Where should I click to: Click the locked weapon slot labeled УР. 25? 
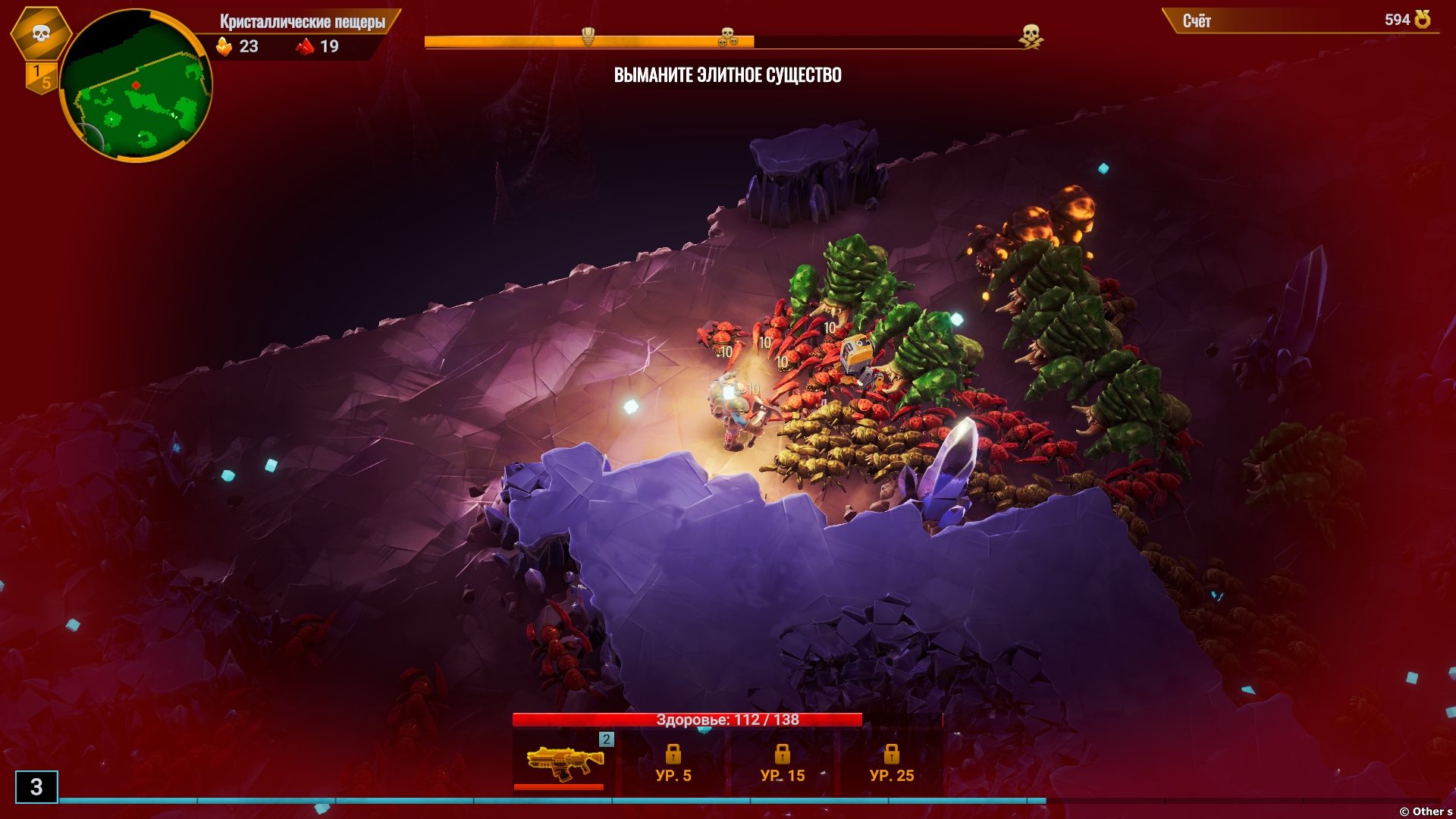pyautogui.click(x=891, y=763)
